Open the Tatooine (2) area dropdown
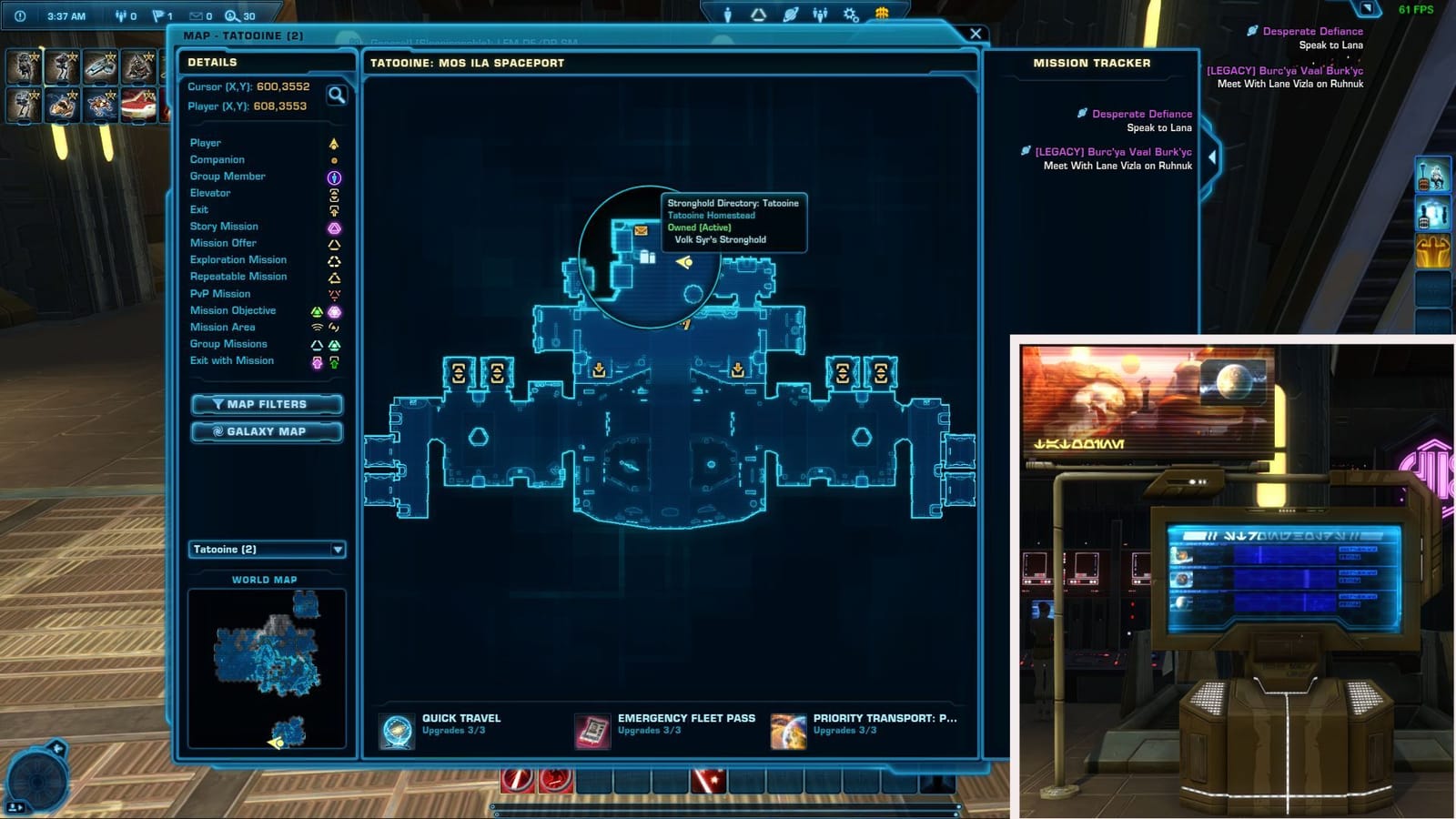This screenshot has height=819, width=1456. [267, 550]
